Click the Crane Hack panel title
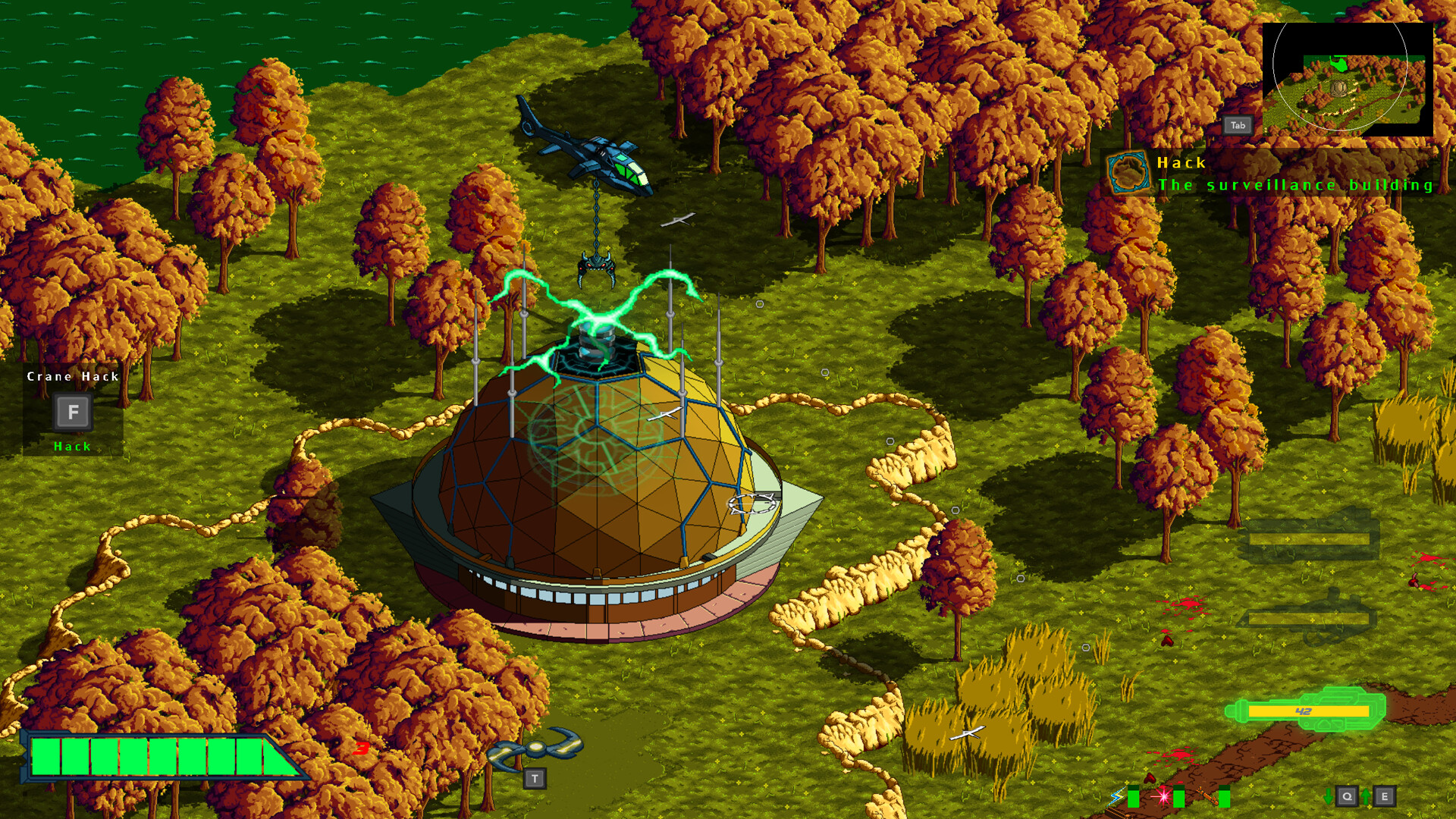The width and height of the screenshot is (1456, 819). click(x=72, y=376)
